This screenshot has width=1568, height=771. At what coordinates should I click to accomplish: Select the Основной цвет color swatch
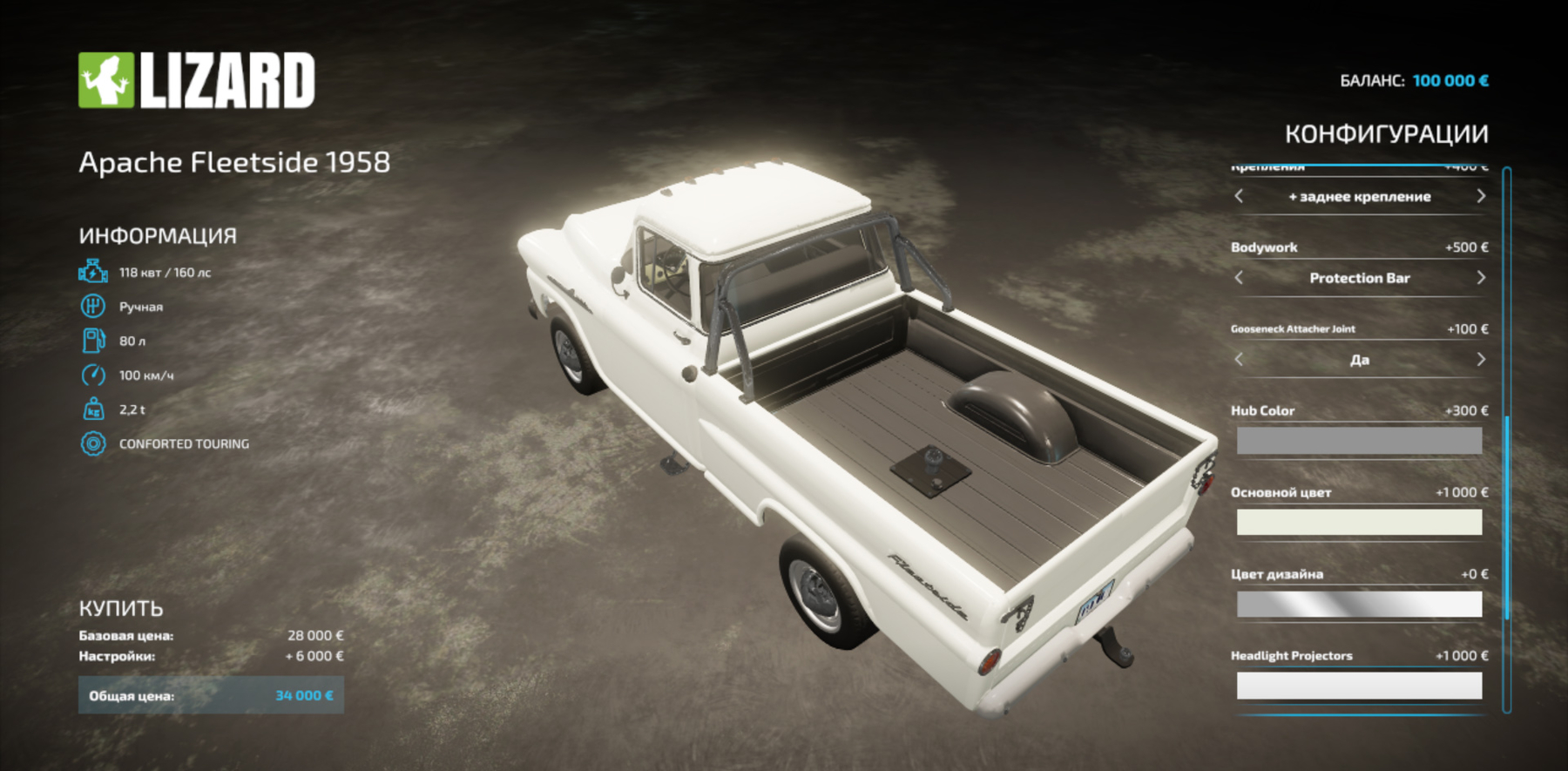coord(1359,522)
